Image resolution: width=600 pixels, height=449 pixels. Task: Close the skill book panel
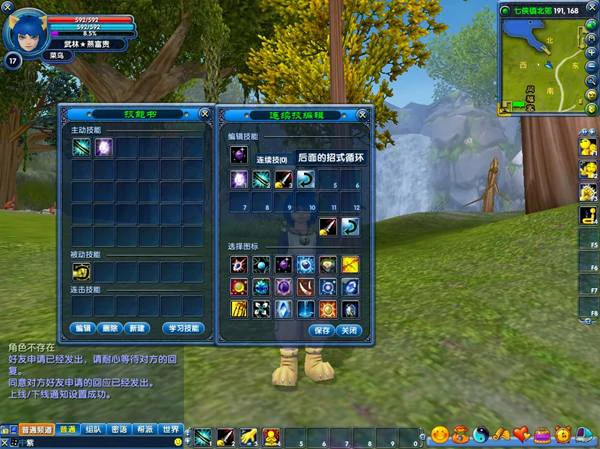(204, 113)
